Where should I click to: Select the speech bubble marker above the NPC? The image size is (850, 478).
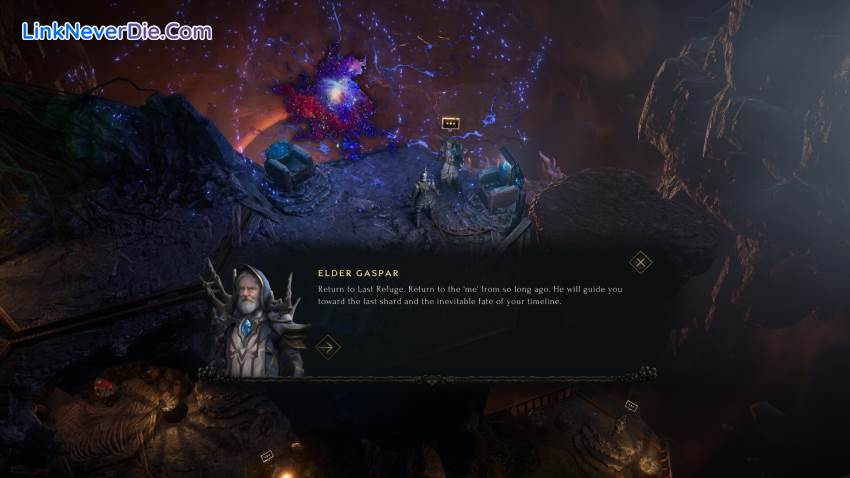click(450, 124)
